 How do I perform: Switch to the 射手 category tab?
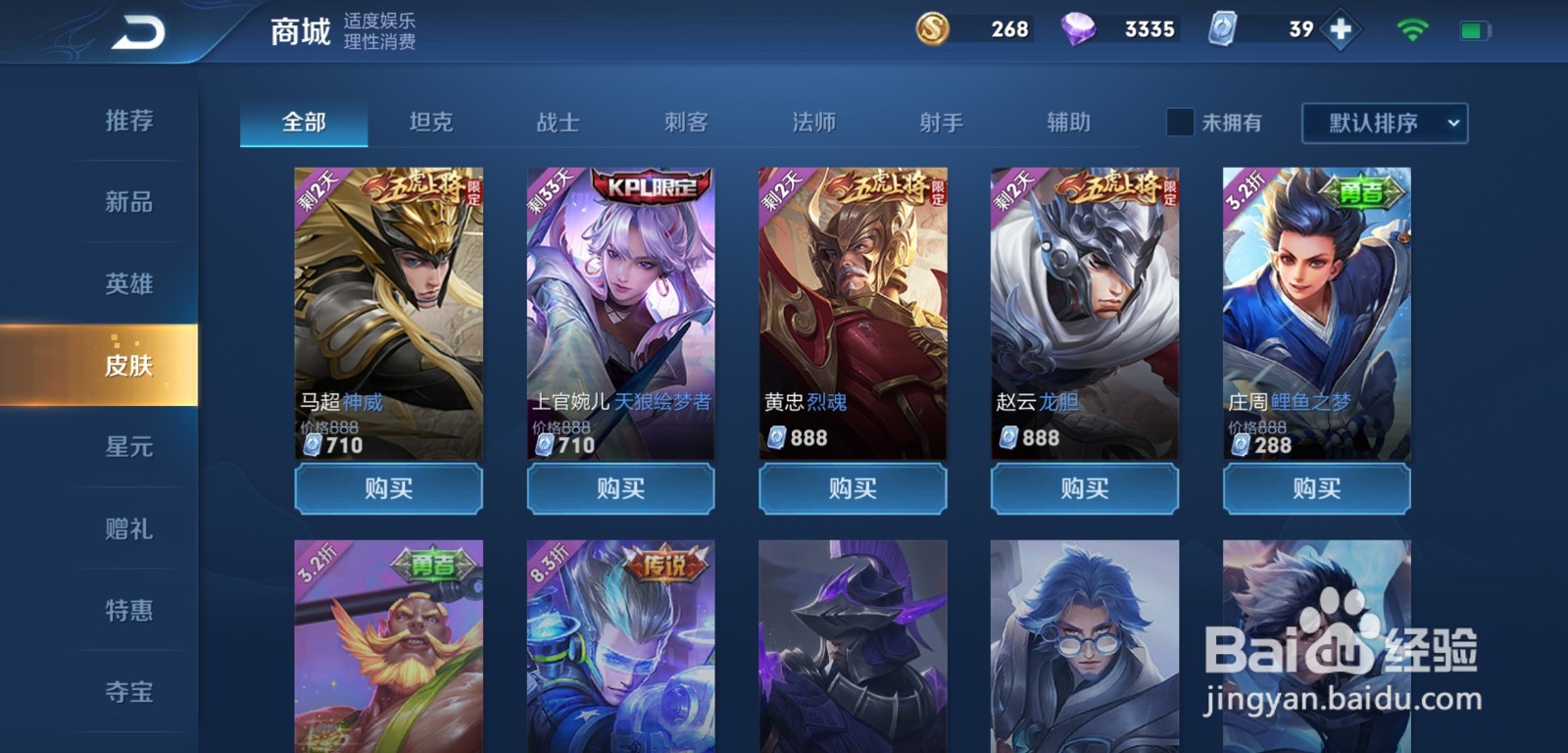pyautogui.click(x=941, y=122)
